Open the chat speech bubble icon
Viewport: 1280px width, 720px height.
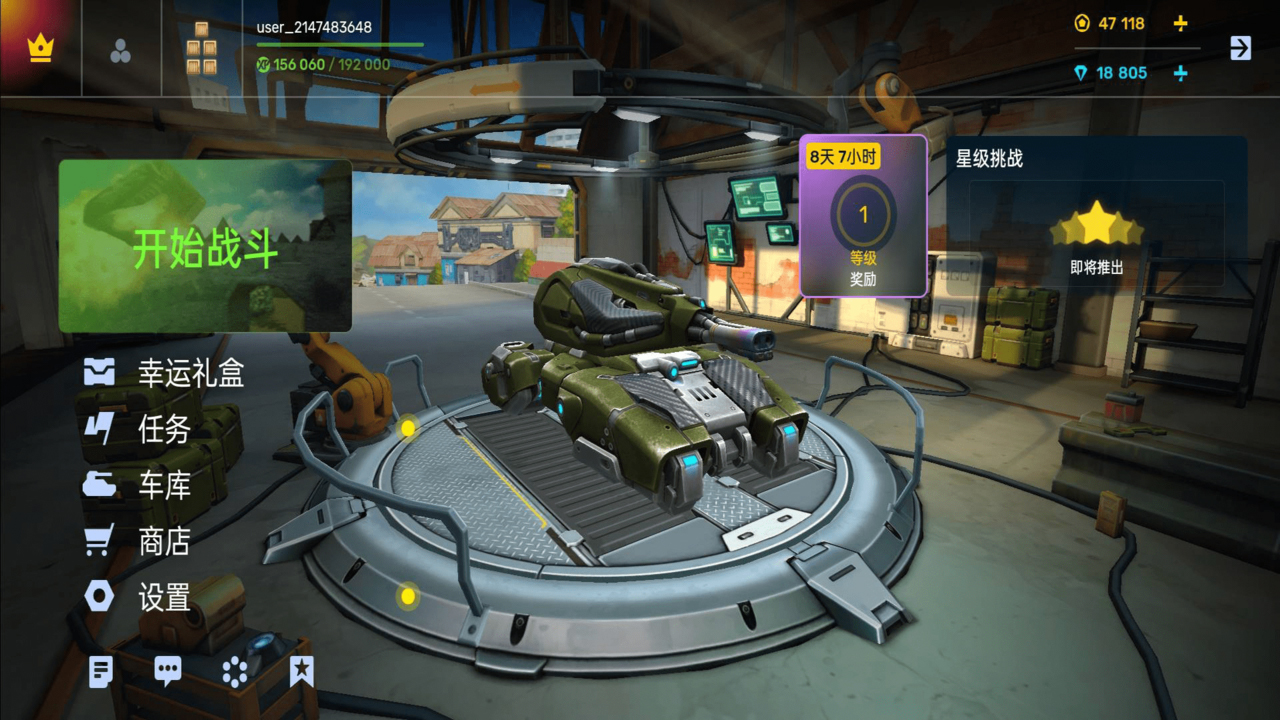(168, 672)
